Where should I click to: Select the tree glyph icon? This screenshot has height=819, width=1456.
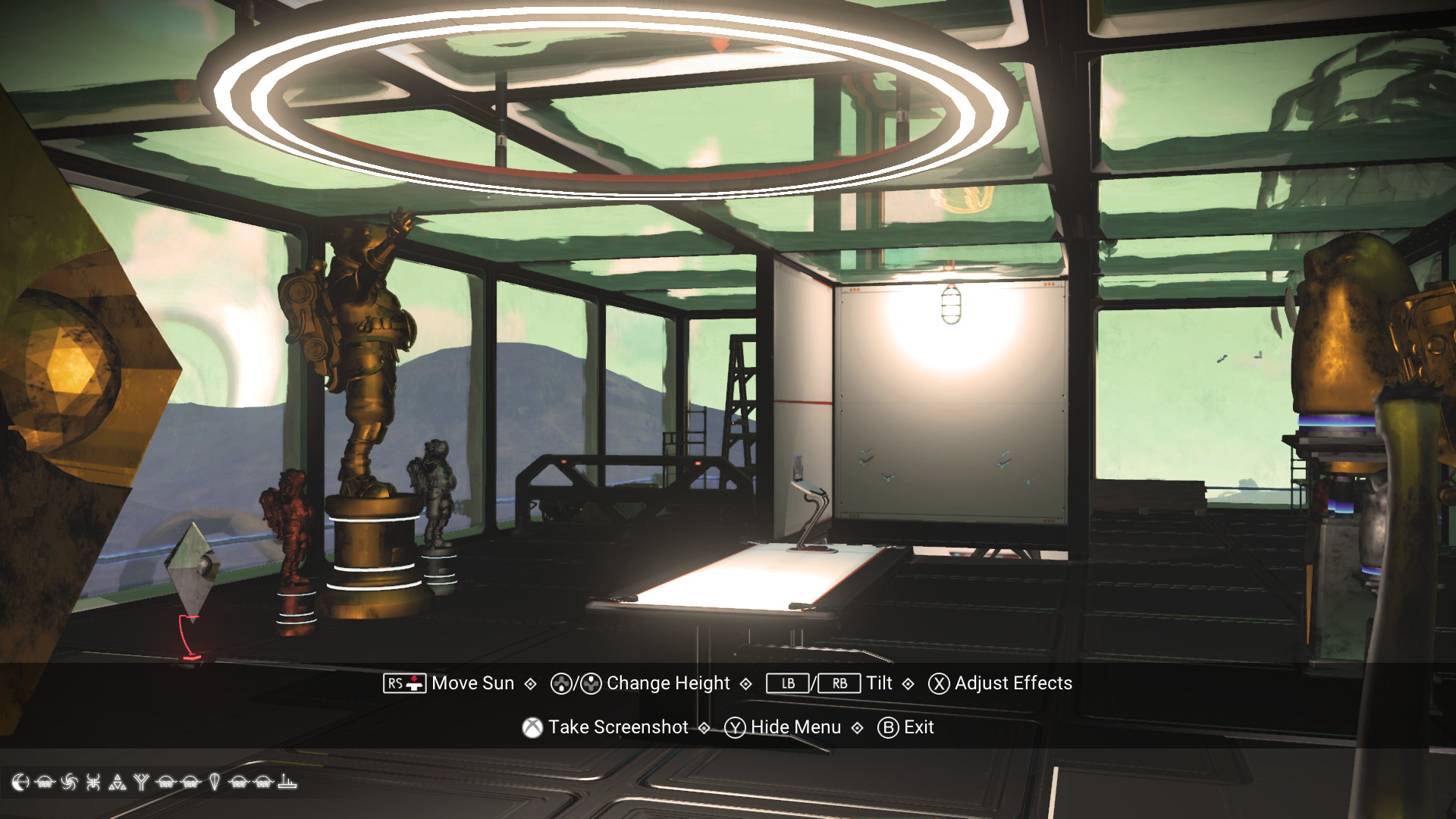(x=143, y=782)
